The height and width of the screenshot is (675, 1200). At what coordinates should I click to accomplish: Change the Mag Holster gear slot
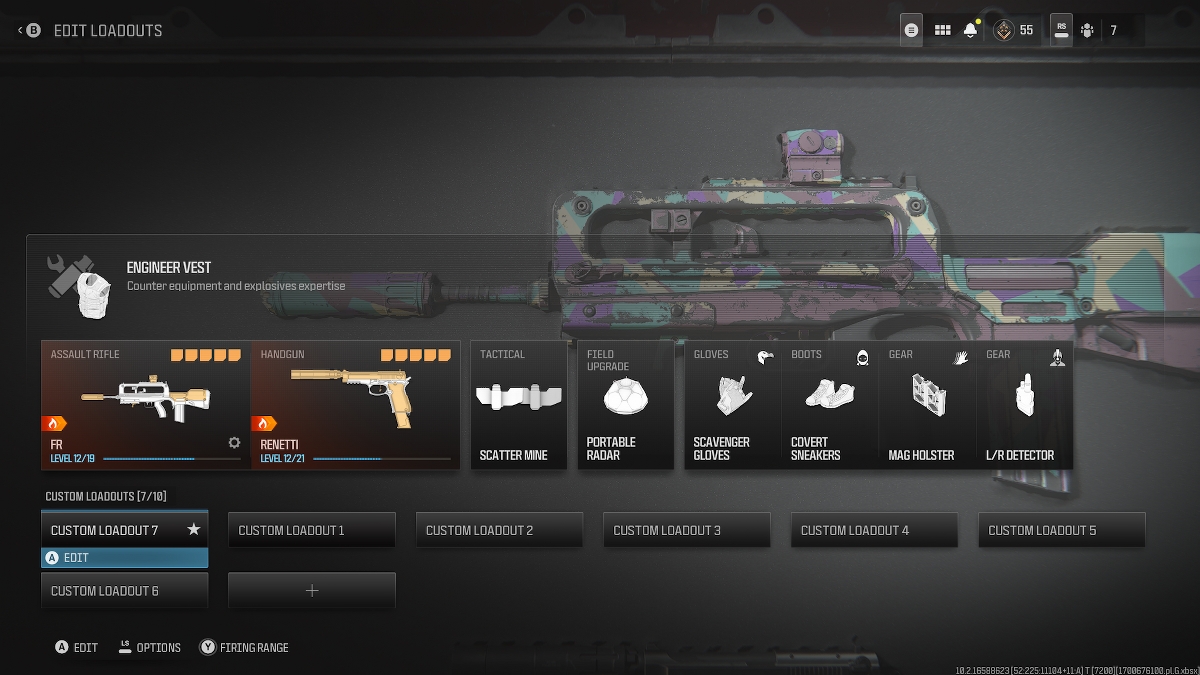[x=926, y=404]
